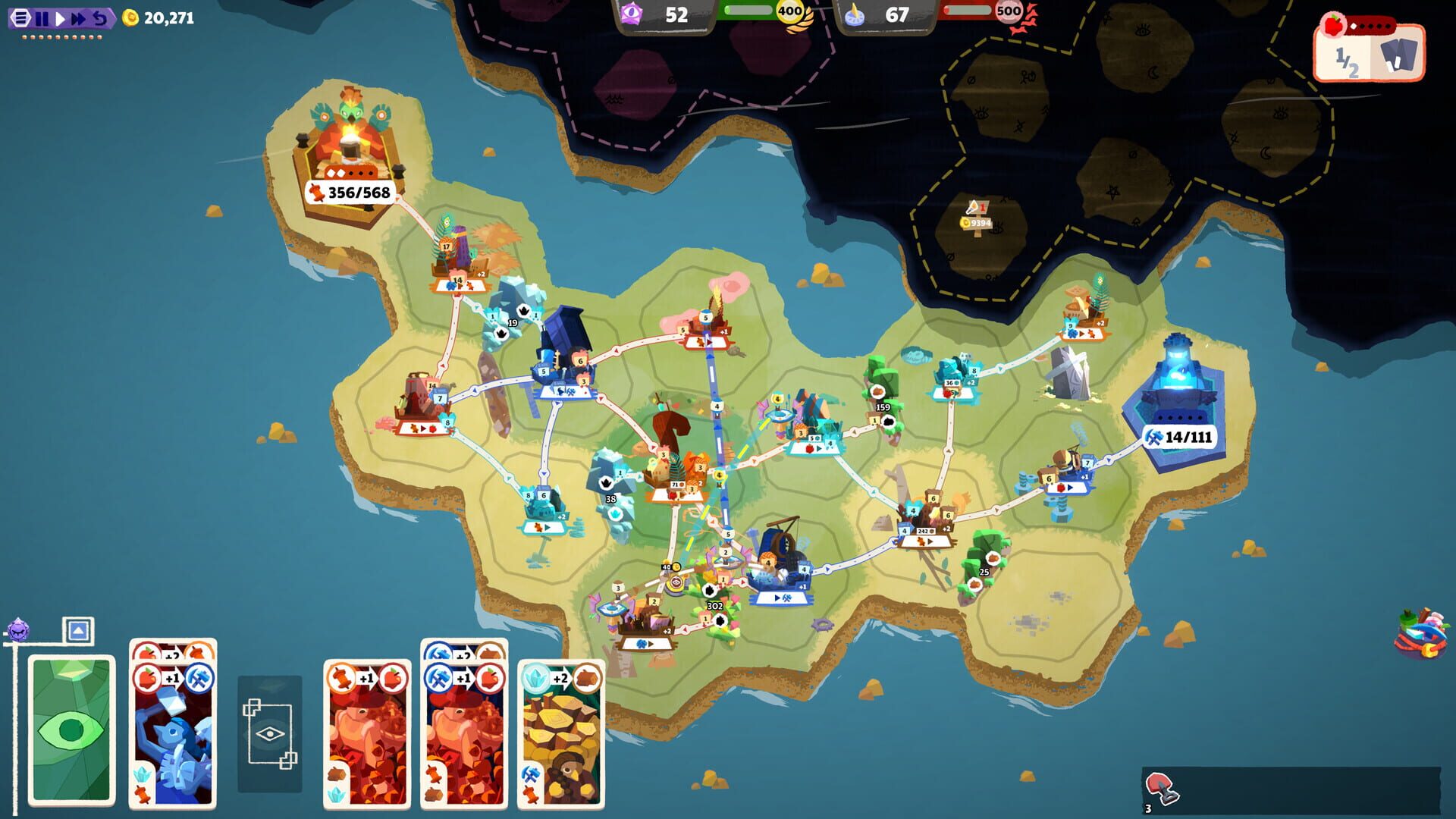Screen dimensions: 1456x819
Task: Toggle fast-forward game speed
Action: click(78, 18)
